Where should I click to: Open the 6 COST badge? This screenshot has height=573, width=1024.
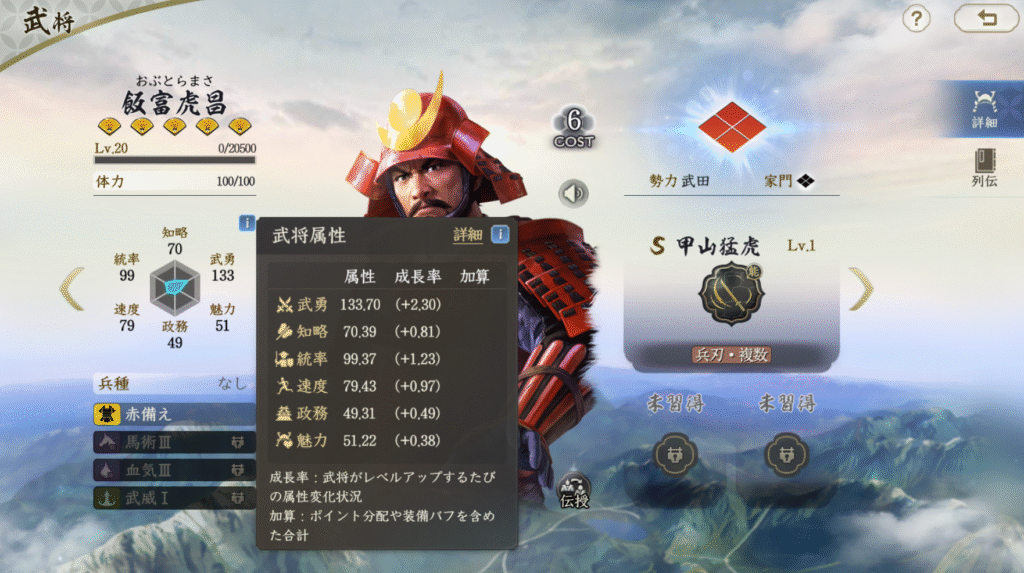coord(574,128)
